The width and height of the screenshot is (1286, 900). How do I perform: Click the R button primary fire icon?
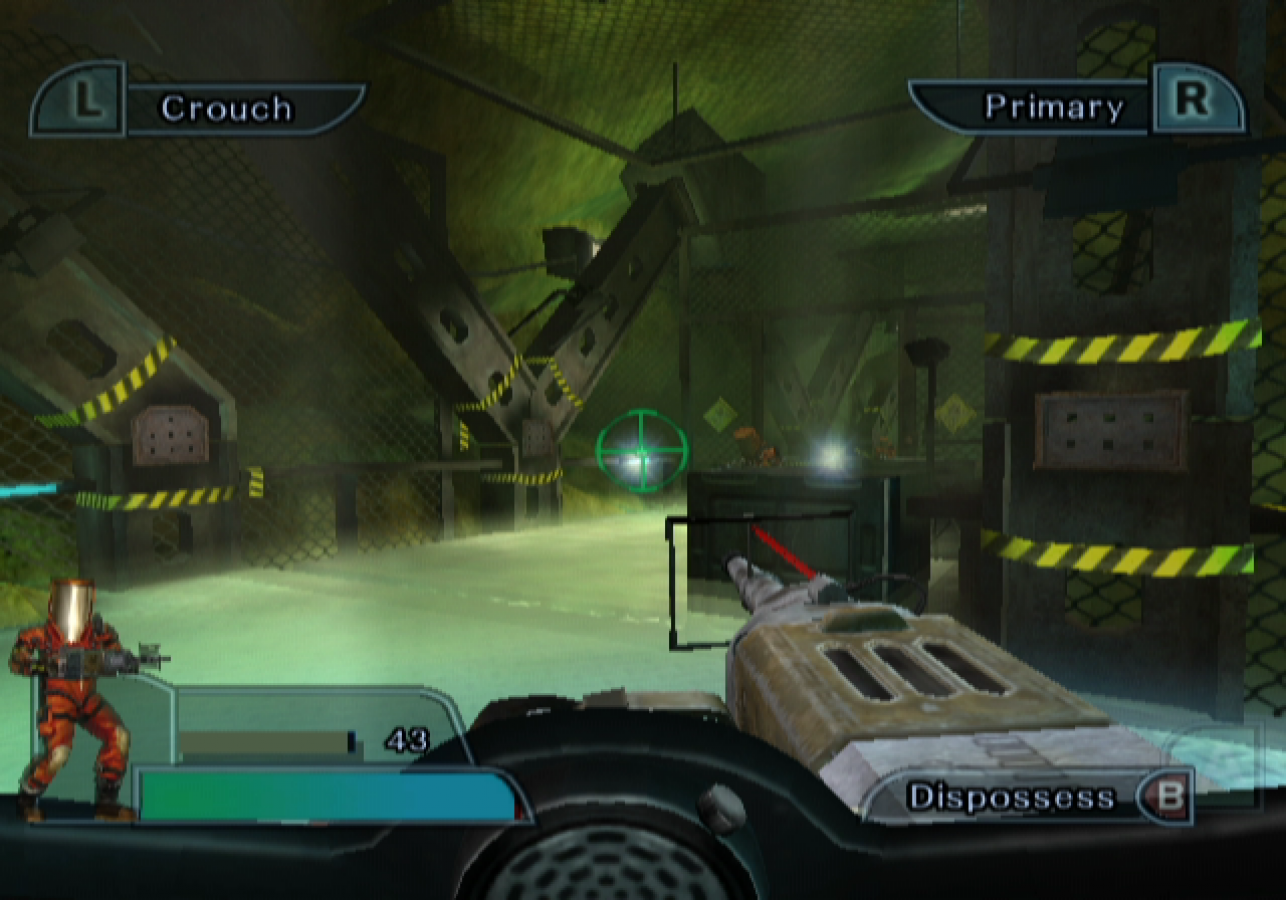(1193, 103)
